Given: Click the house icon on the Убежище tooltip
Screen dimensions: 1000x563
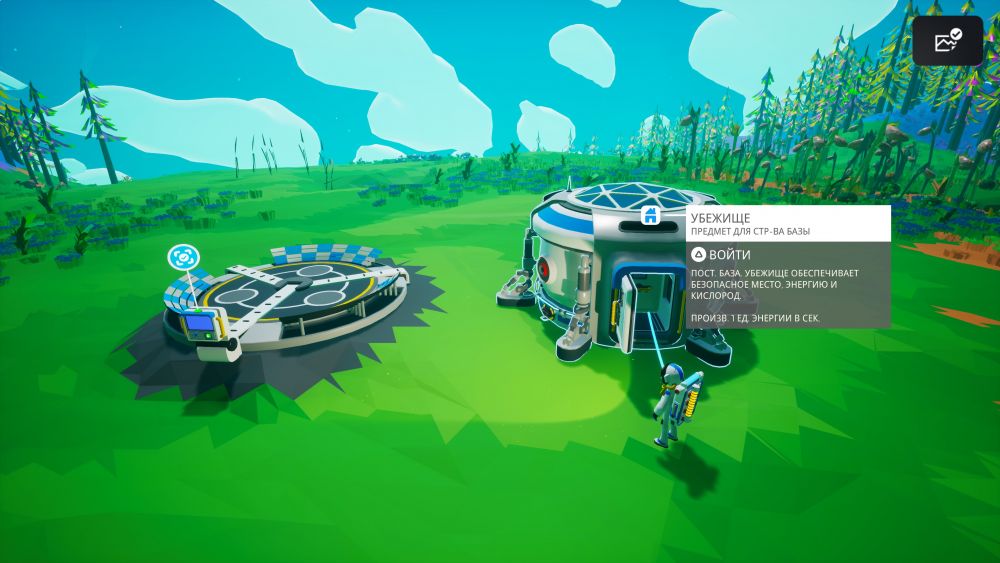Looking at the screenshot, I should click(650, 214).
